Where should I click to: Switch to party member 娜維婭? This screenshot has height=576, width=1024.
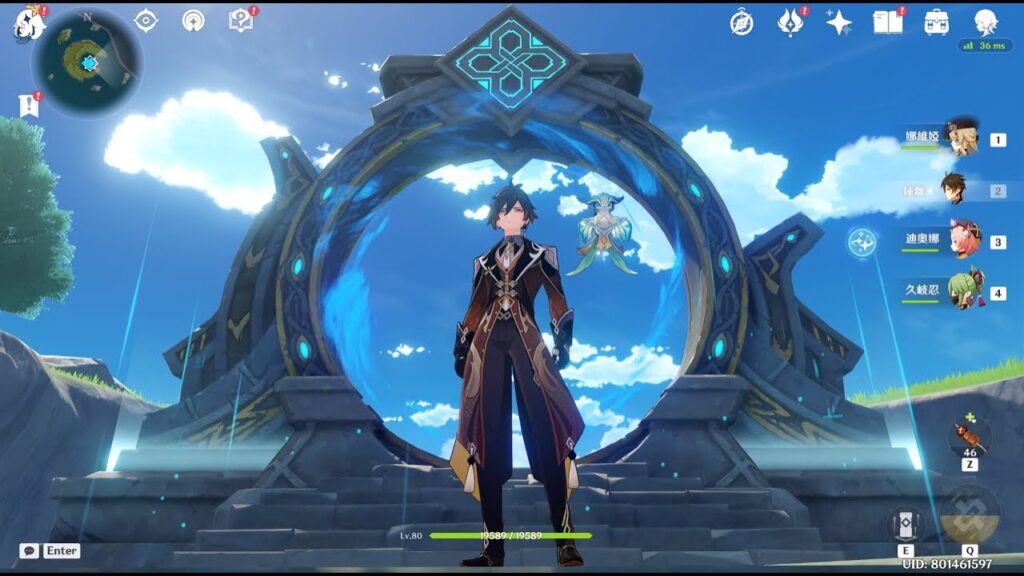point(962,138)
